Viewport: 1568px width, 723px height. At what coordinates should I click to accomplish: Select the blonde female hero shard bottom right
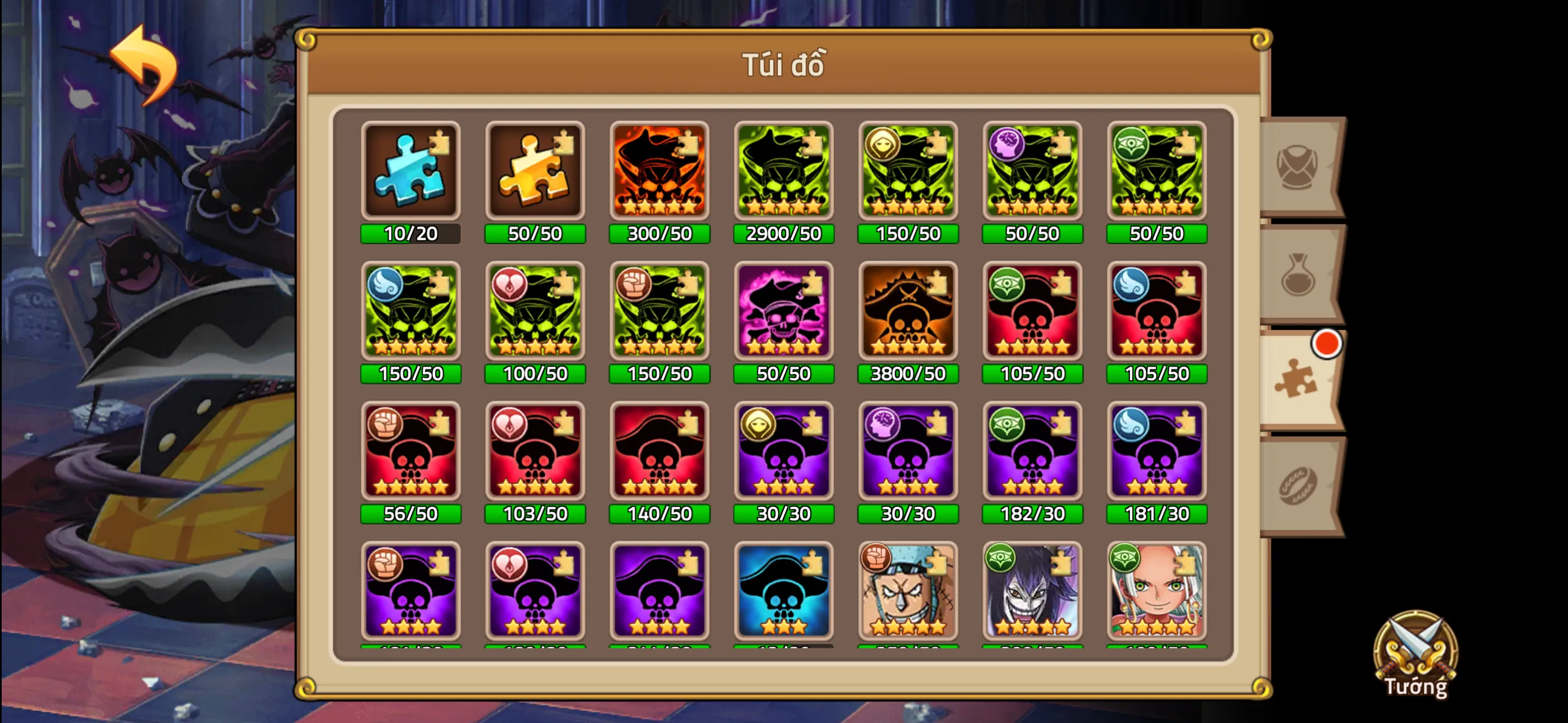coord(1156,590)
